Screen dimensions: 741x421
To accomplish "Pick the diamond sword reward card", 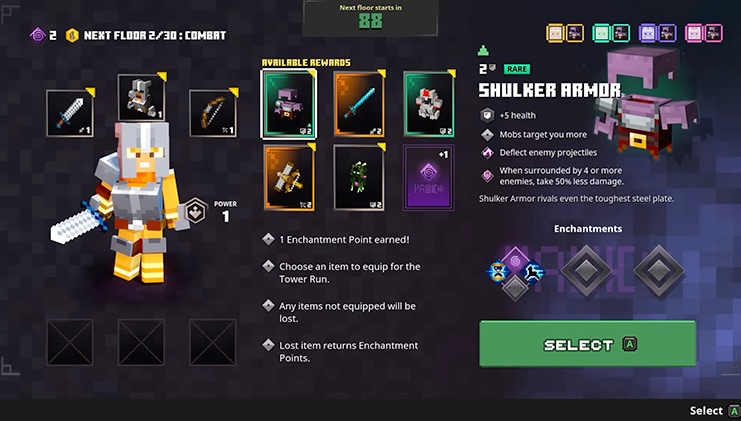I will click(359, 103).
